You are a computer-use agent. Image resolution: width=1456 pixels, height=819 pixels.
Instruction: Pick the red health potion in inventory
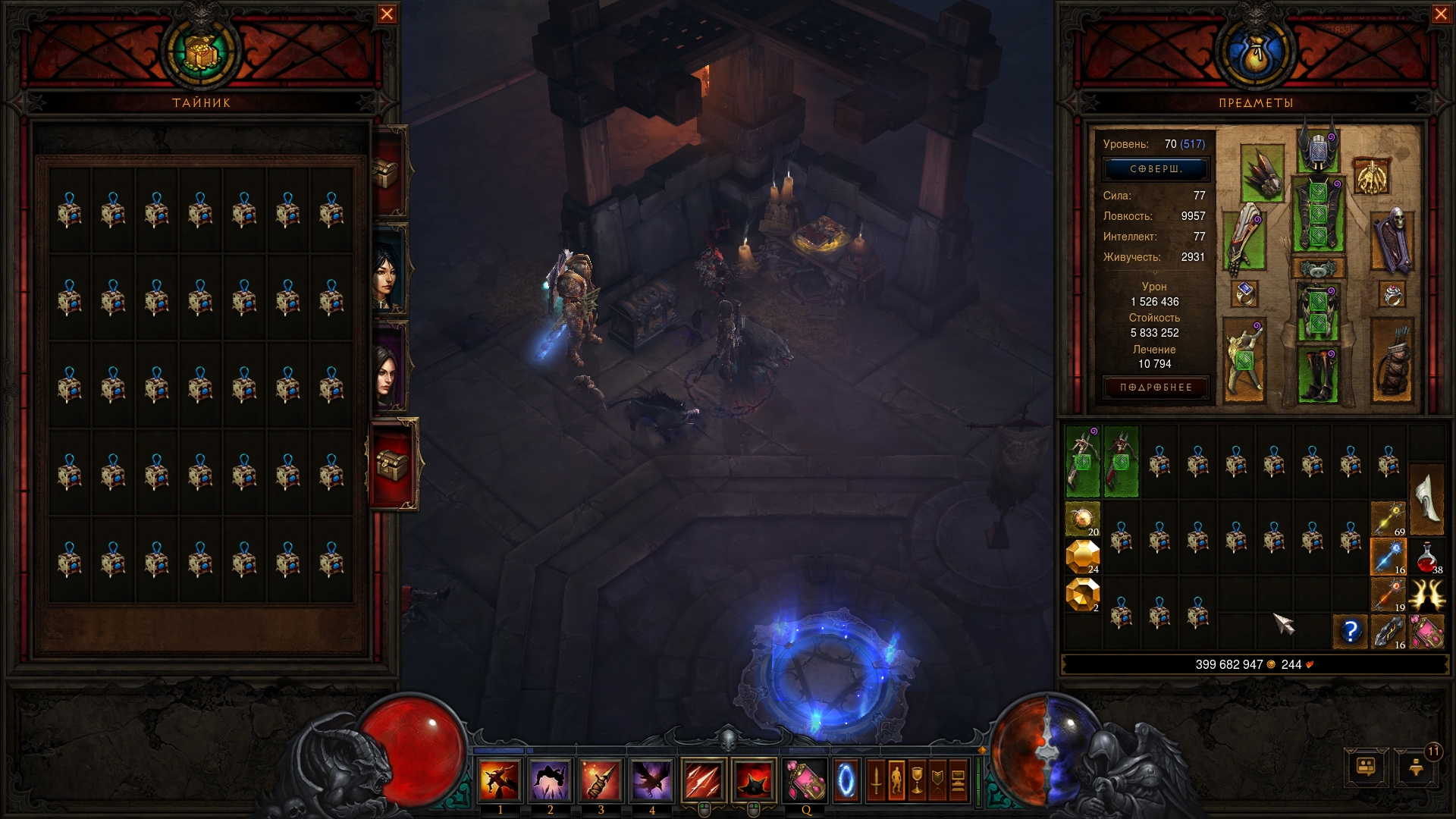point(1426,557)
